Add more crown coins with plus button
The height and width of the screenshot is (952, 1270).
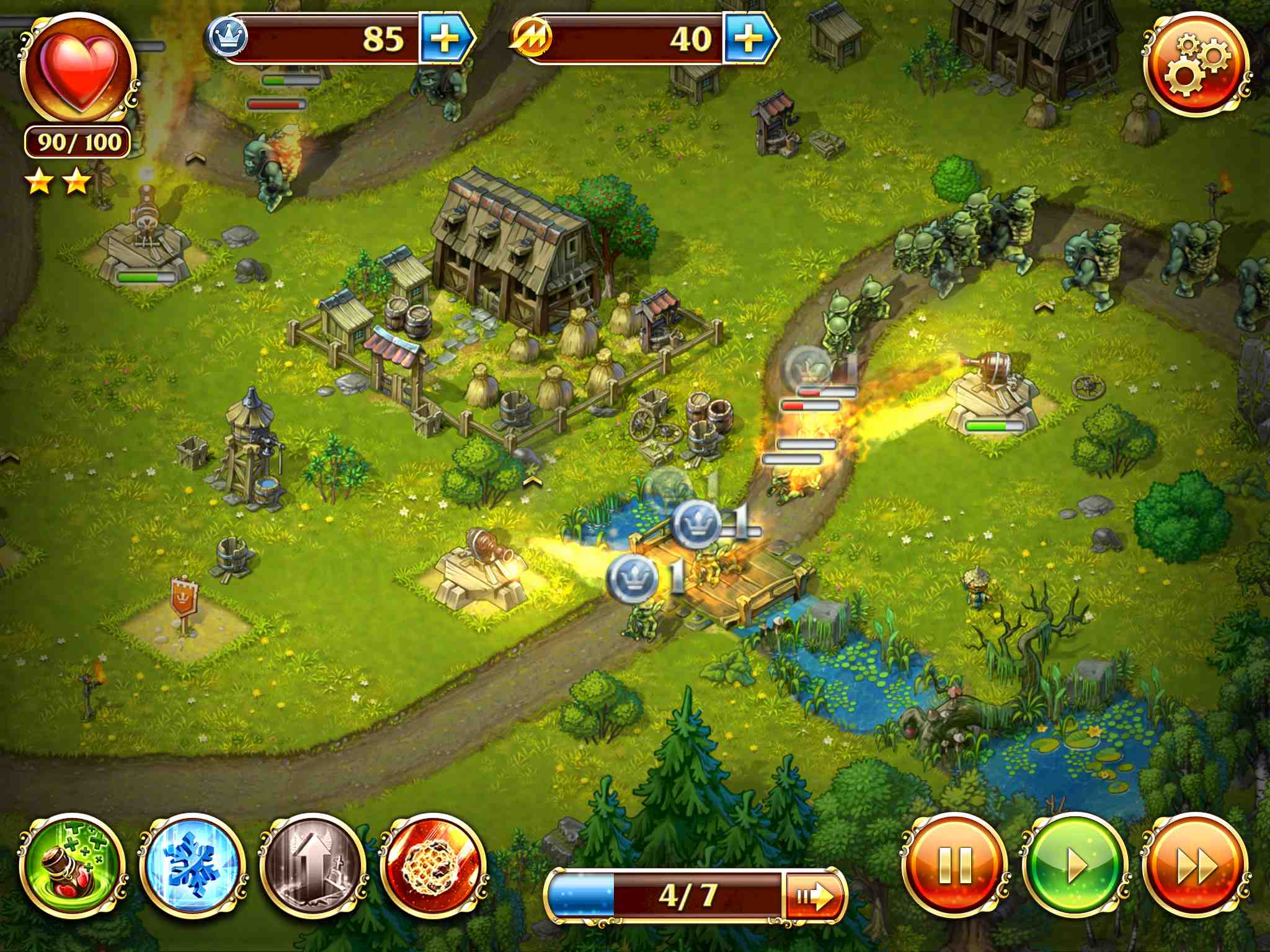click(445, 39)
